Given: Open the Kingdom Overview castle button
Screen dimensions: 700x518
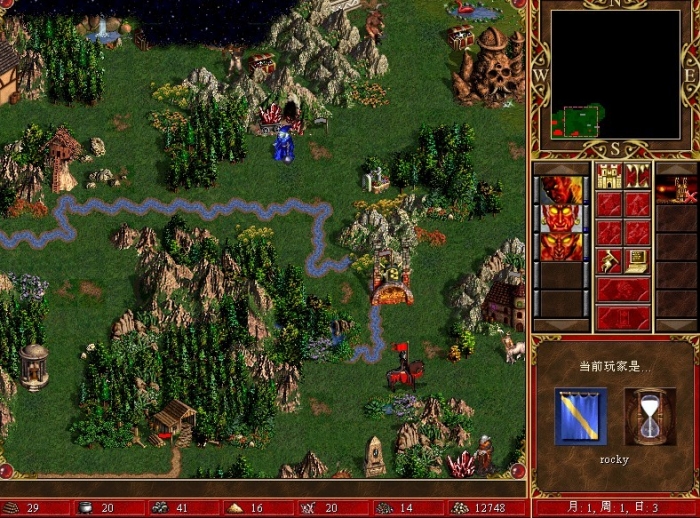Looking at the screenshot, I should pyautogui.click(x=609, y=176).
